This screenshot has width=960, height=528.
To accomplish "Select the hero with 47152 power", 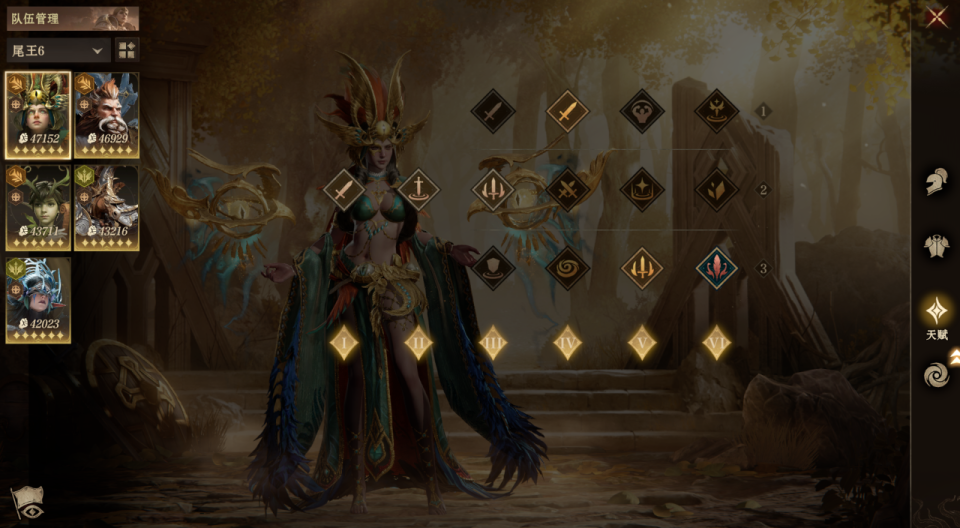I will click(x=38, y=115).
